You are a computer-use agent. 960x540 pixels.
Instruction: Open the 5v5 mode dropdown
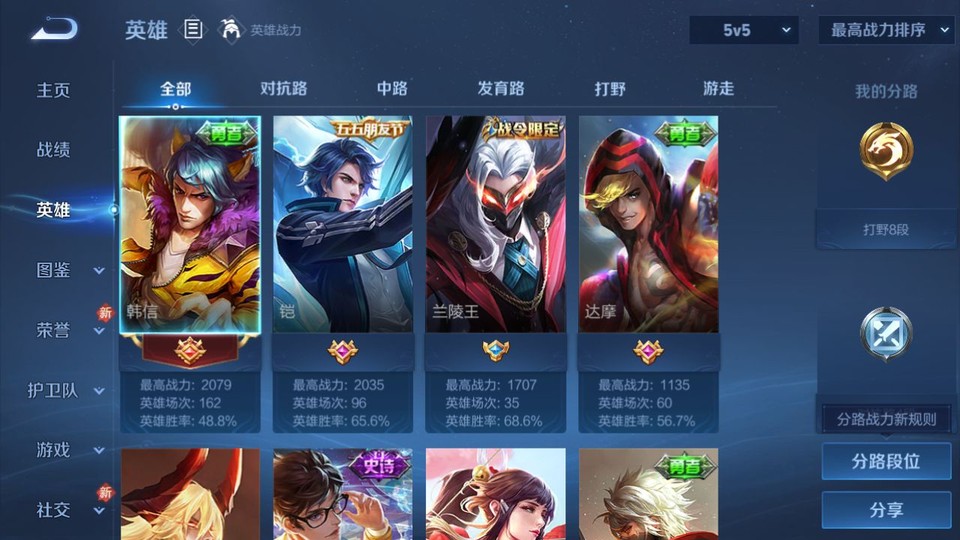(743, 30)
